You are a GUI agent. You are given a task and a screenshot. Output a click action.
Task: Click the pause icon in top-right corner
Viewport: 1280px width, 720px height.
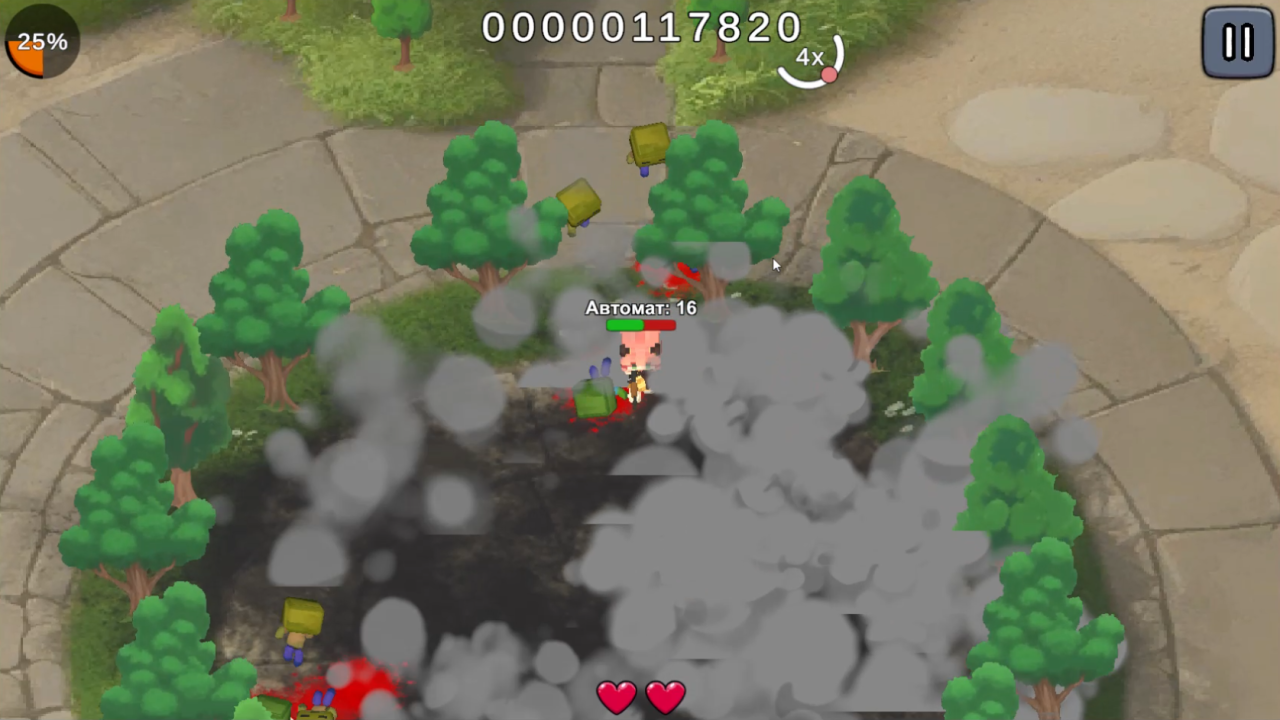pos(1237,43)
